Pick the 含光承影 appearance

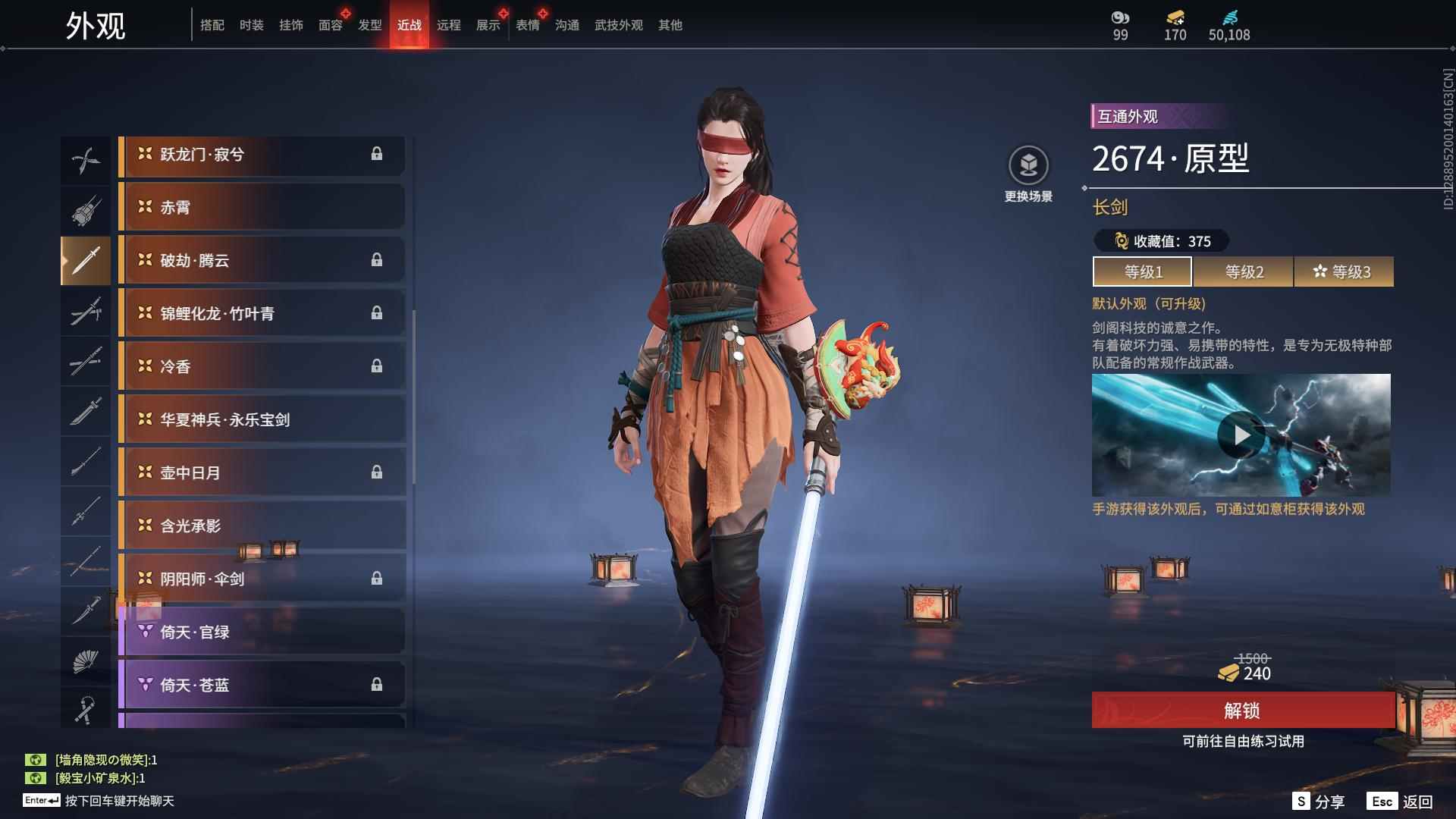[x=262, y=526]
